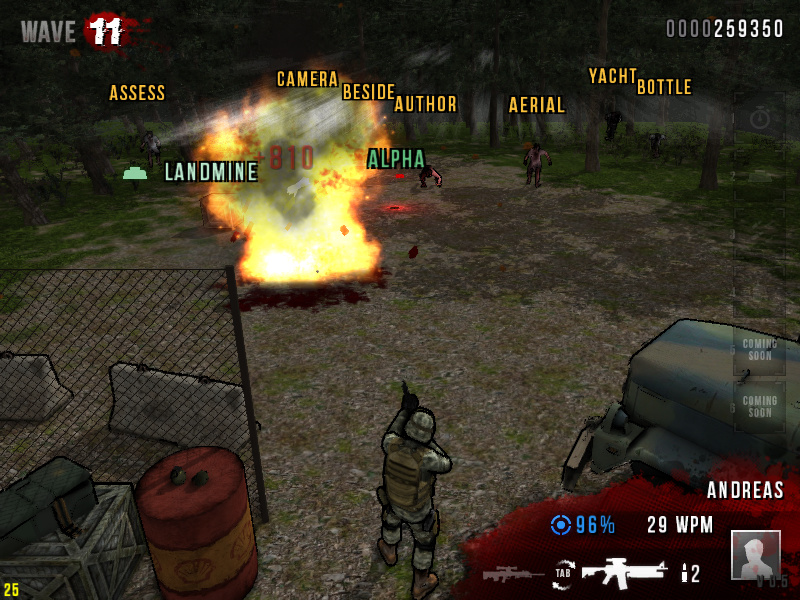Click the Andreas player portrait

tap(755, 554)
